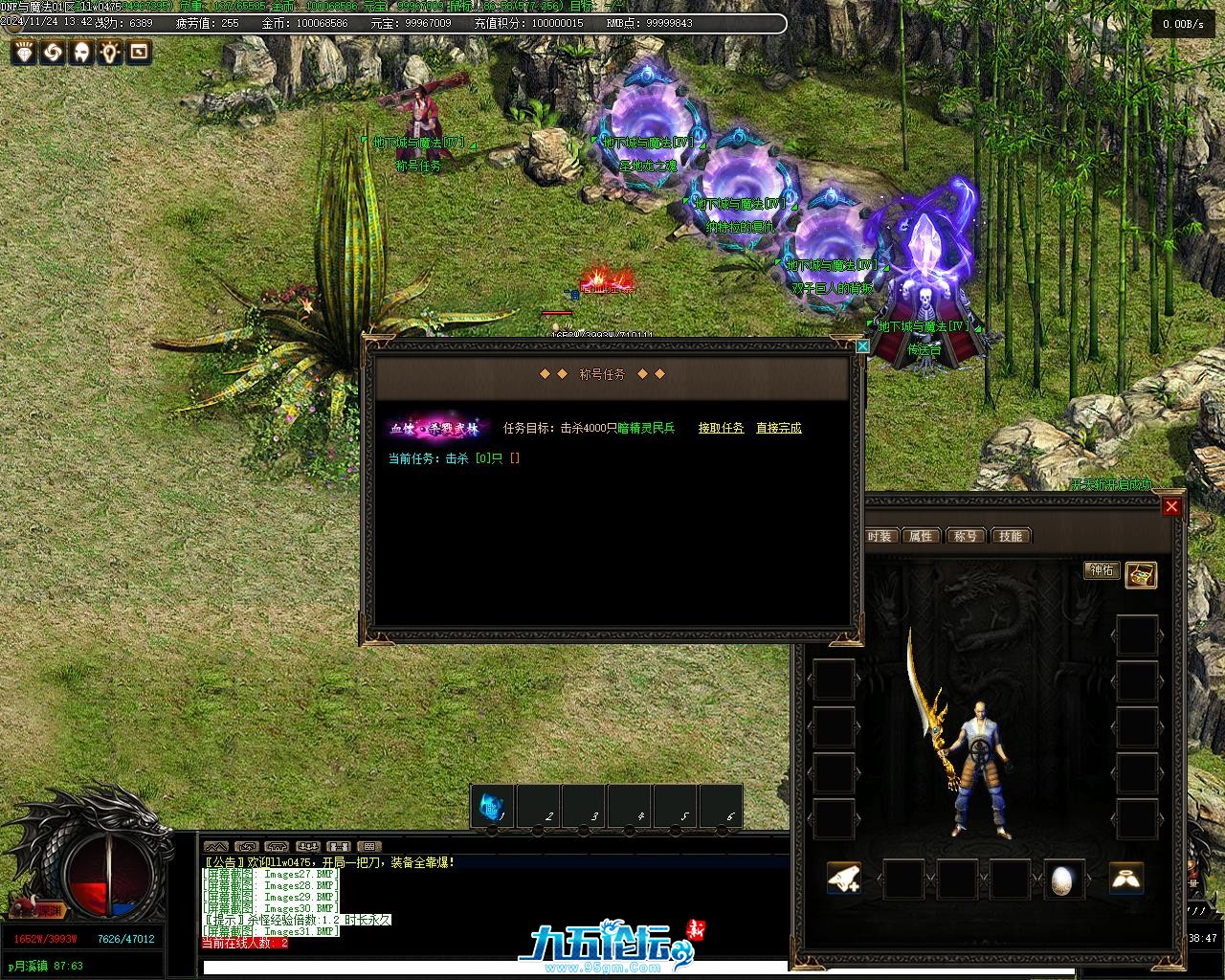
Task: Click the 神佑 button
Action: click(x=1102, y=570)
